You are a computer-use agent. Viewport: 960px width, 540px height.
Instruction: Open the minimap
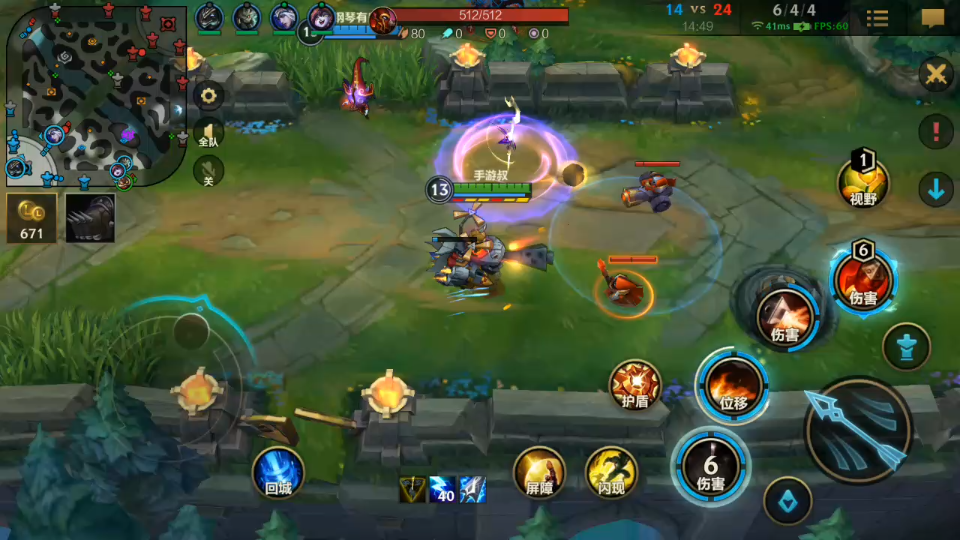pyautogui.click(x=96, y=96)
